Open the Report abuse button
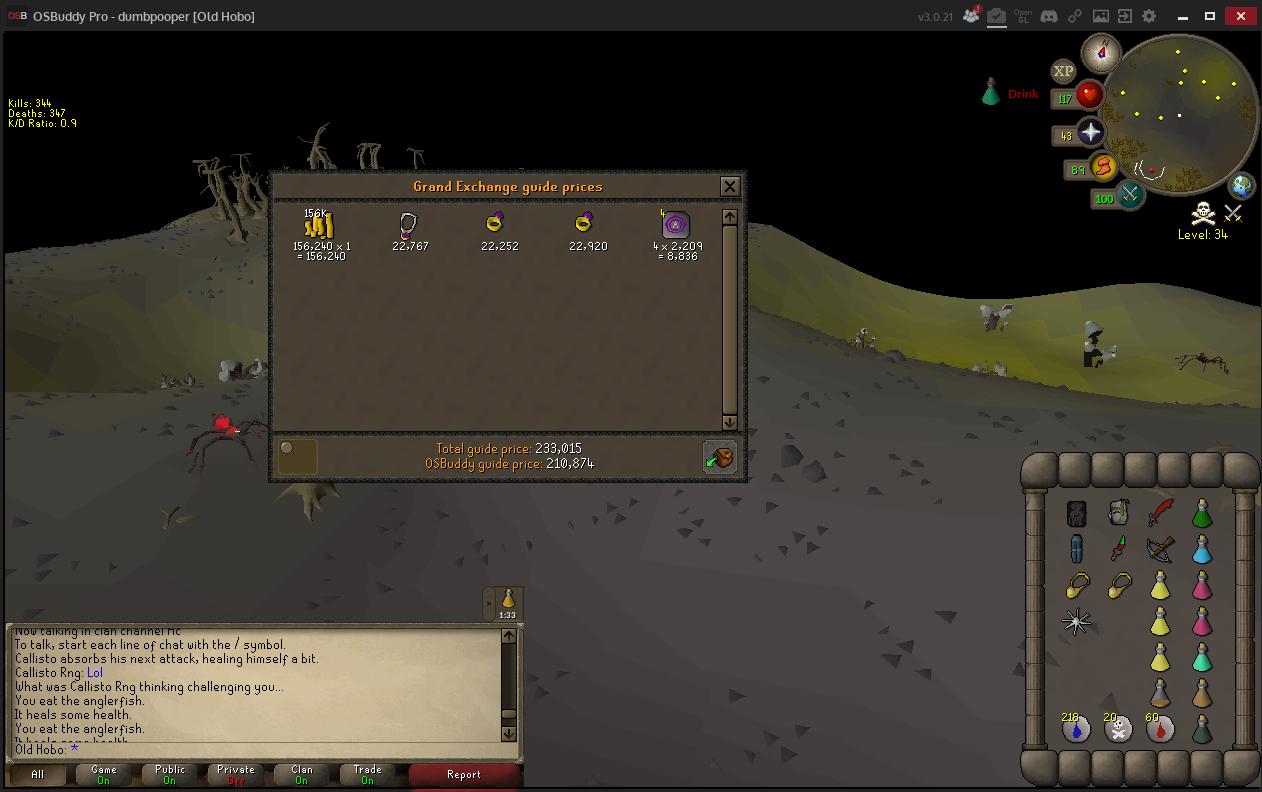Screen dimensions: 1262x792 coord(464,774)
